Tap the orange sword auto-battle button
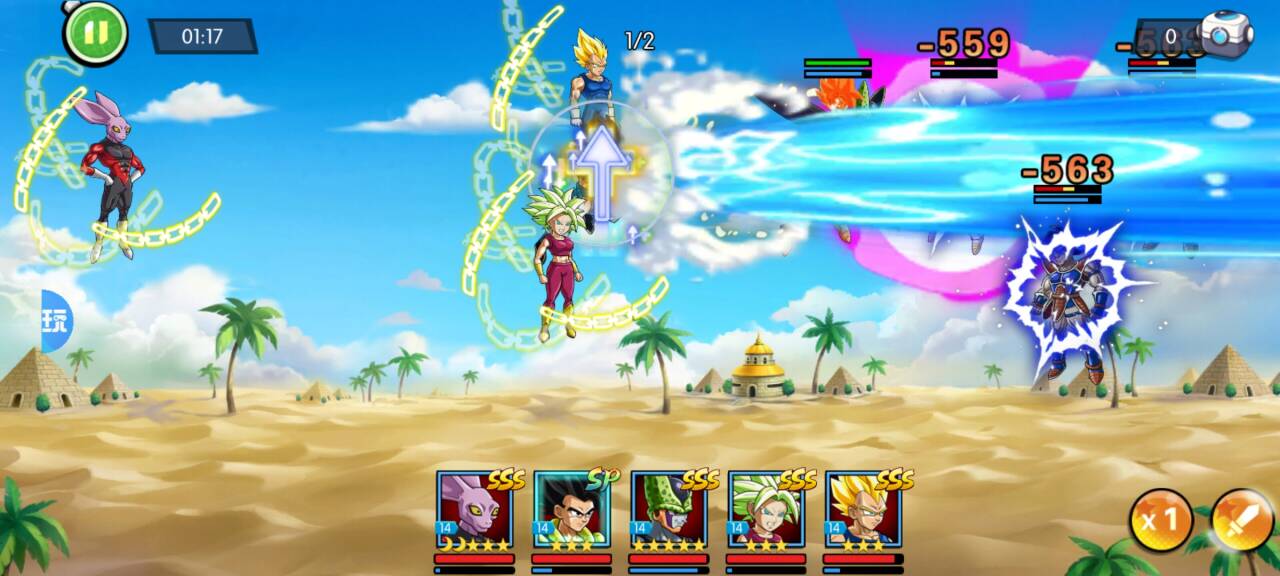1280x576 pixels. pyautogui.click(x=1242, y=520)
